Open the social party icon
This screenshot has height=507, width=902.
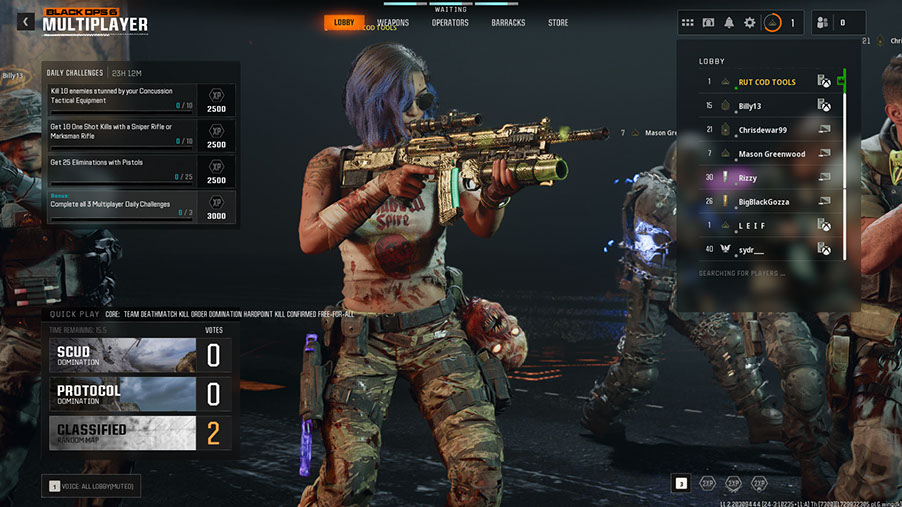tap(821, 23)
